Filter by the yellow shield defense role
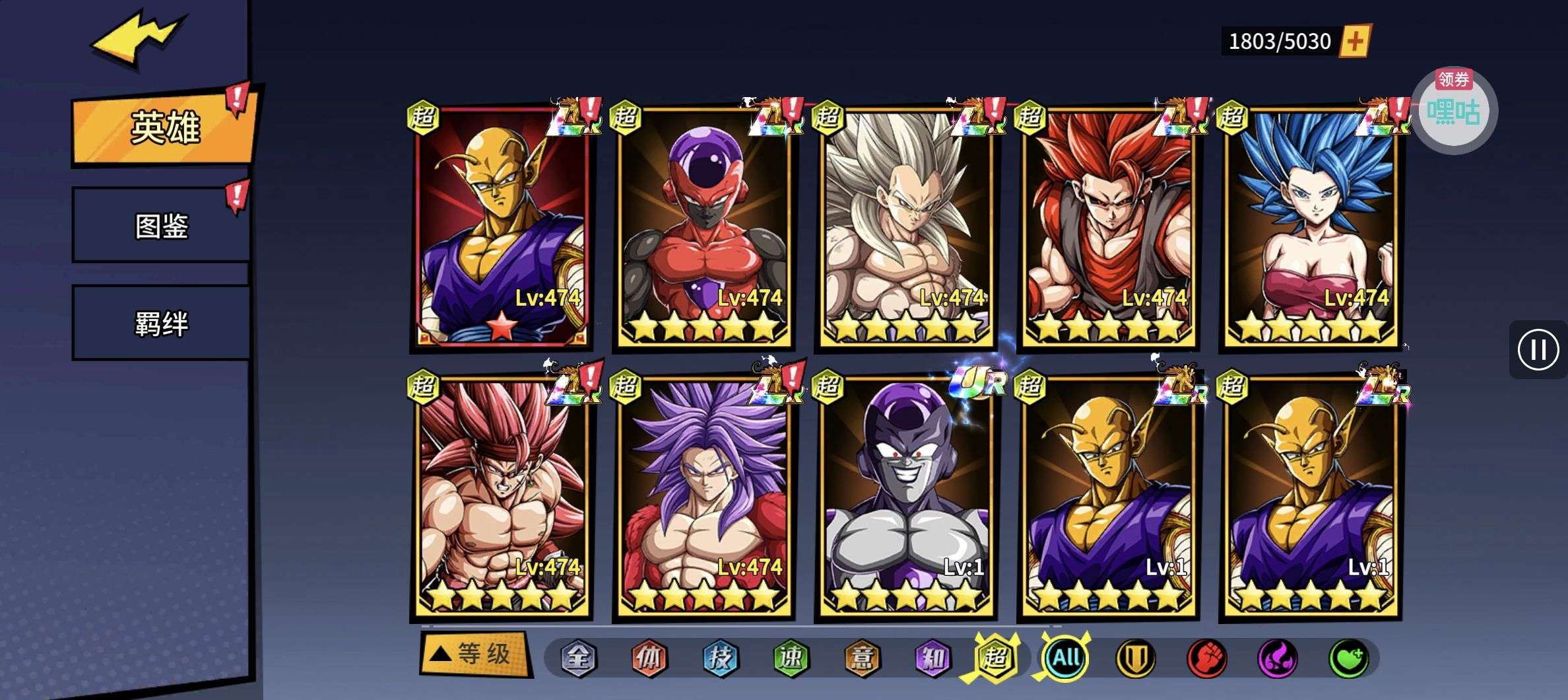 pyautogui.click(x=1135, y=658)
